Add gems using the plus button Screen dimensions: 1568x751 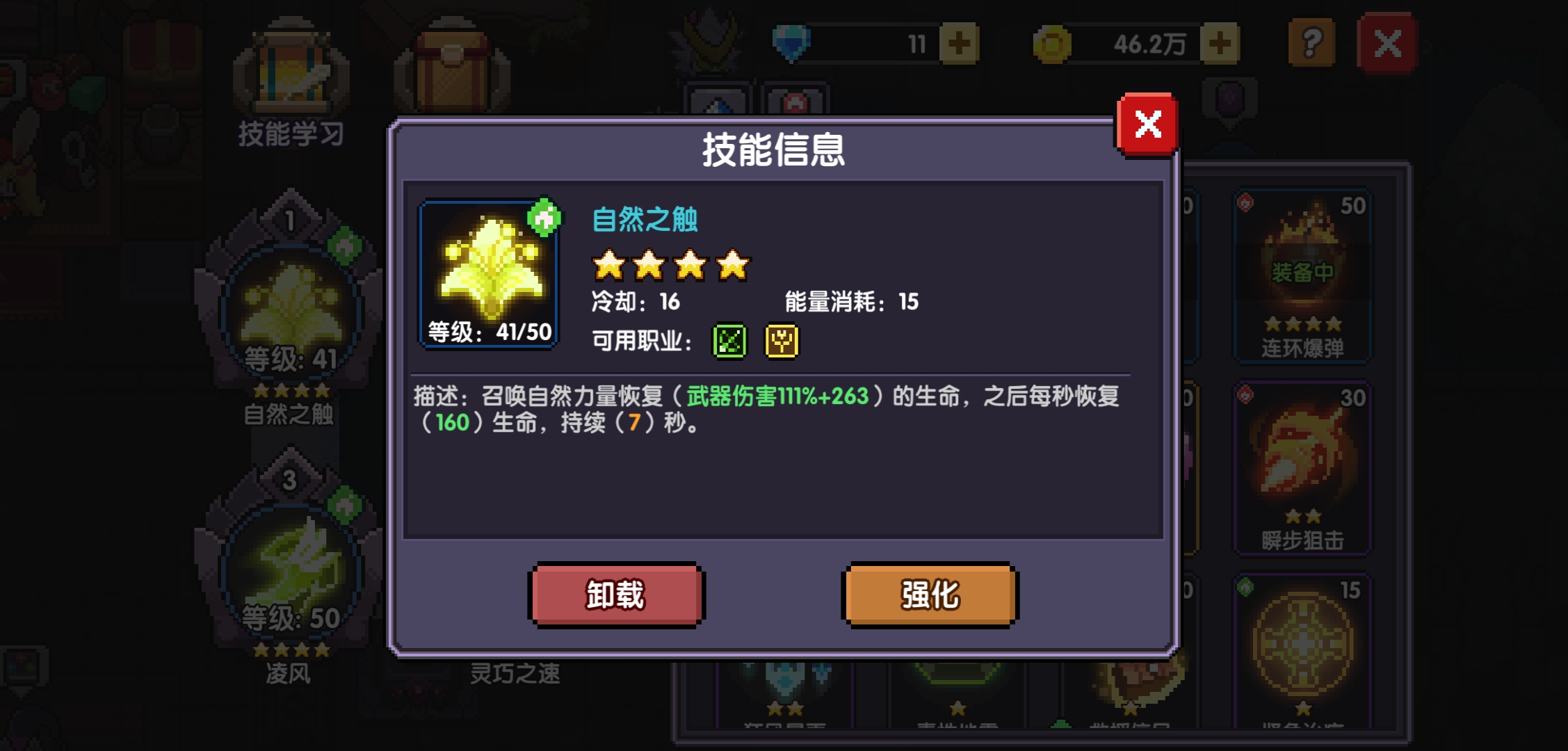(960, 43)
